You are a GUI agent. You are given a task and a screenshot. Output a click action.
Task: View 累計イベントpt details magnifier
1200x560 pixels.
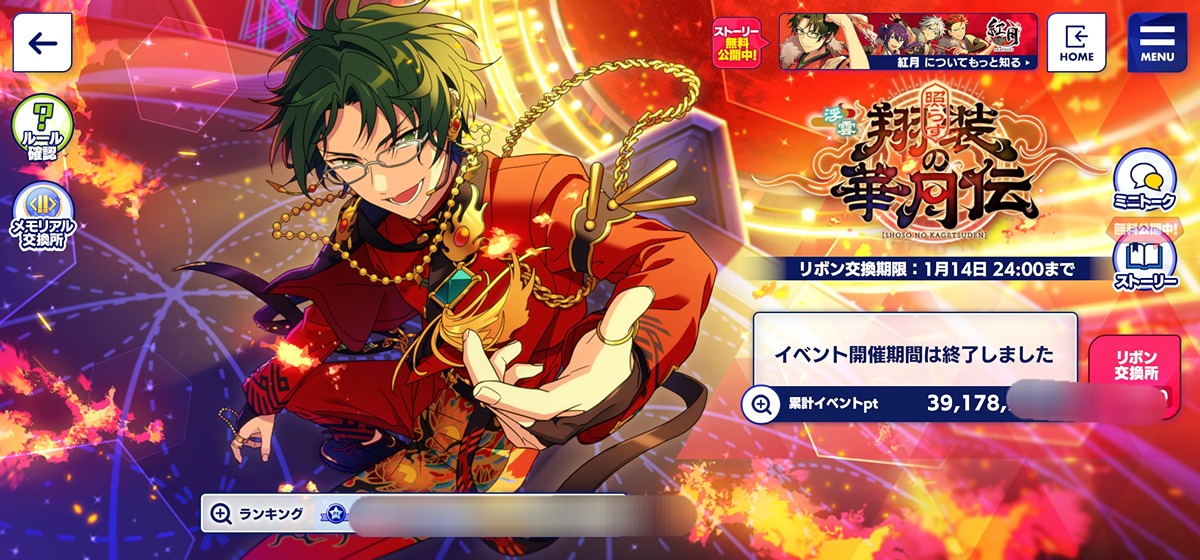[762, 404]
